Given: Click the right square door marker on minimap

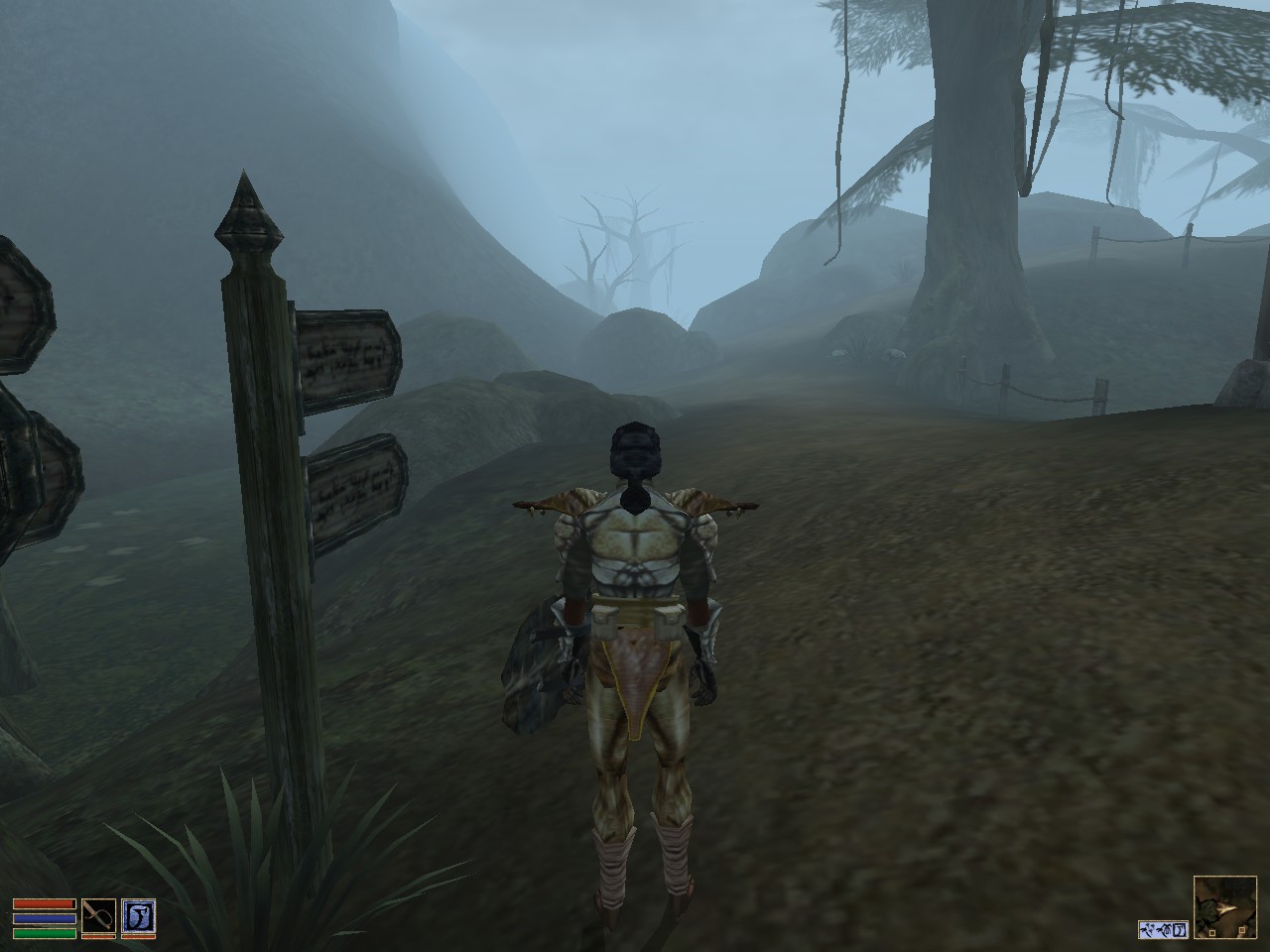Looking at the screenshot, I should (1242, 929).
